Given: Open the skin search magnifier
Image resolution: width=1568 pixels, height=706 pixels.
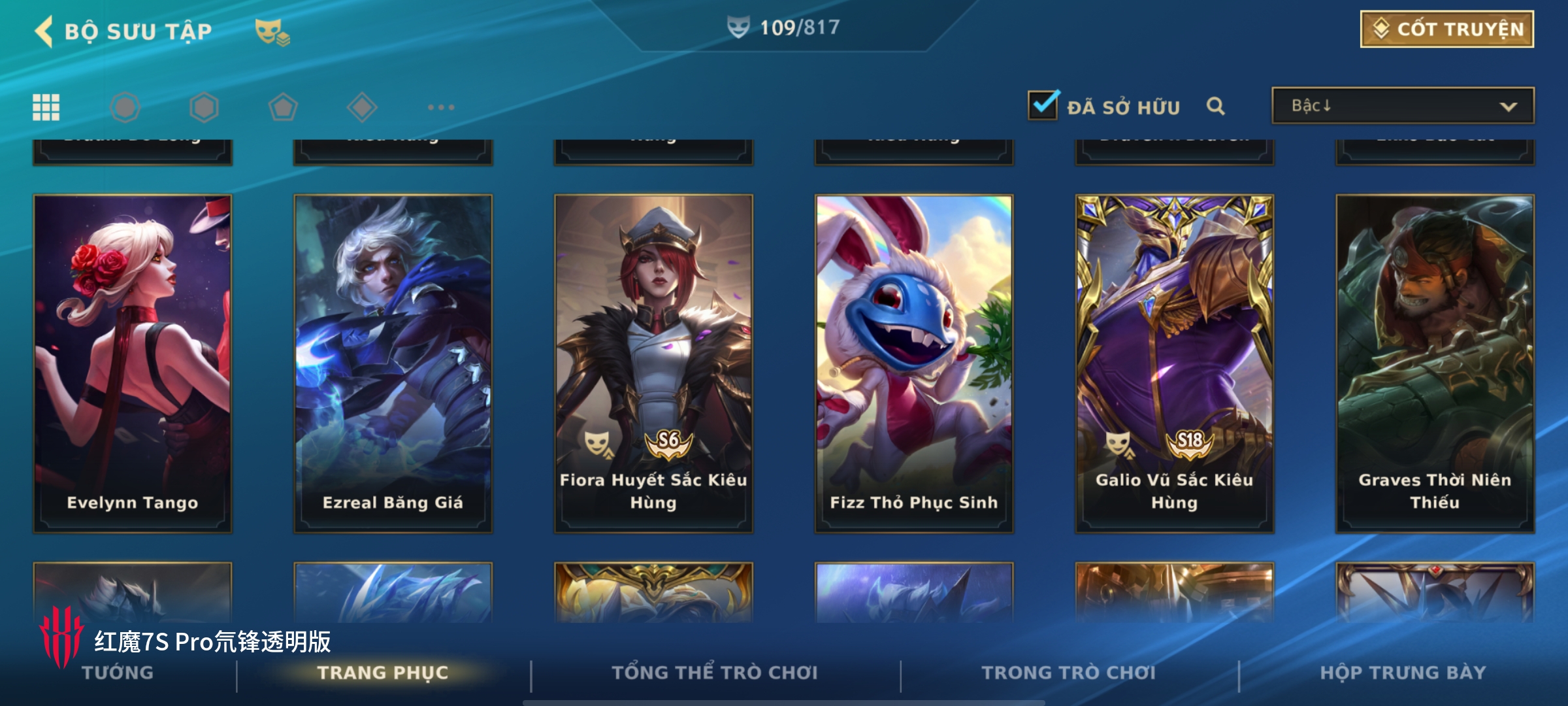Looking at the screenshot, I should (x=1215, y=106).
